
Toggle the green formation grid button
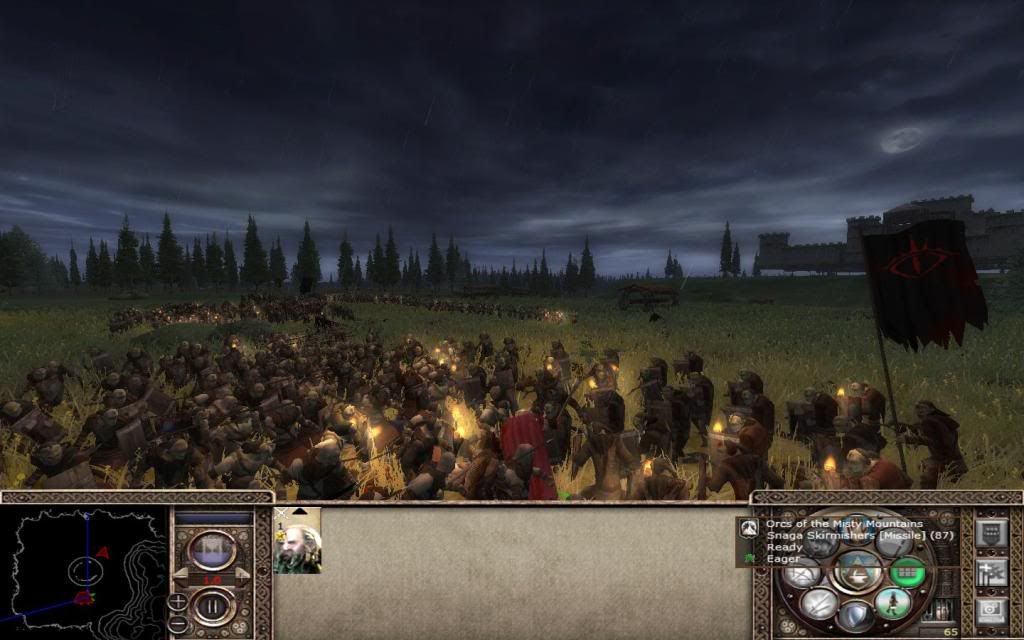[x=906, y=572]
